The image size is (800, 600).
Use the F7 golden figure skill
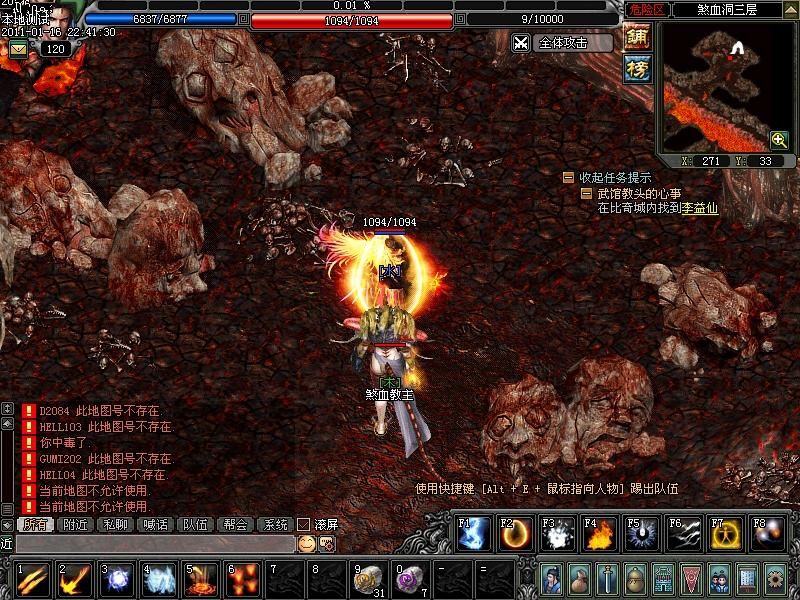tap(725, 535)
